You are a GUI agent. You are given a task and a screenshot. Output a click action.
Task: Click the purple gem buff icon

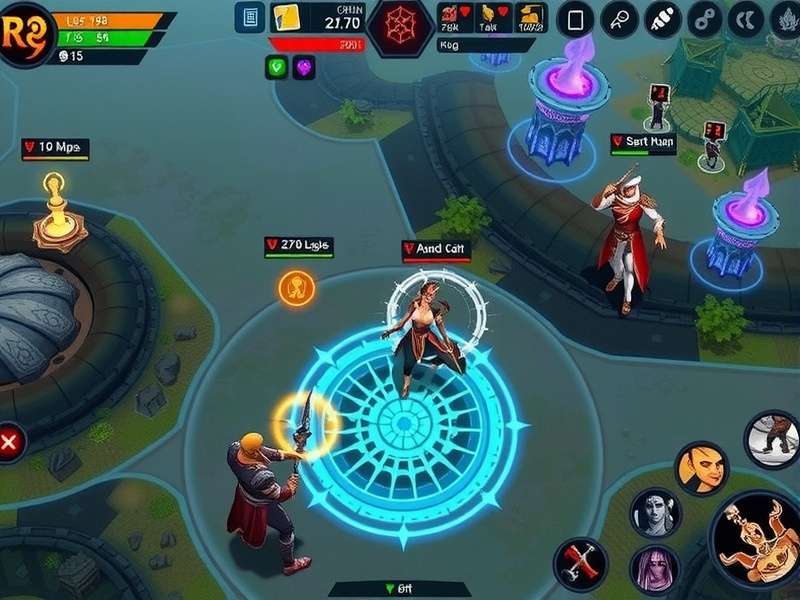pos(304,67)
